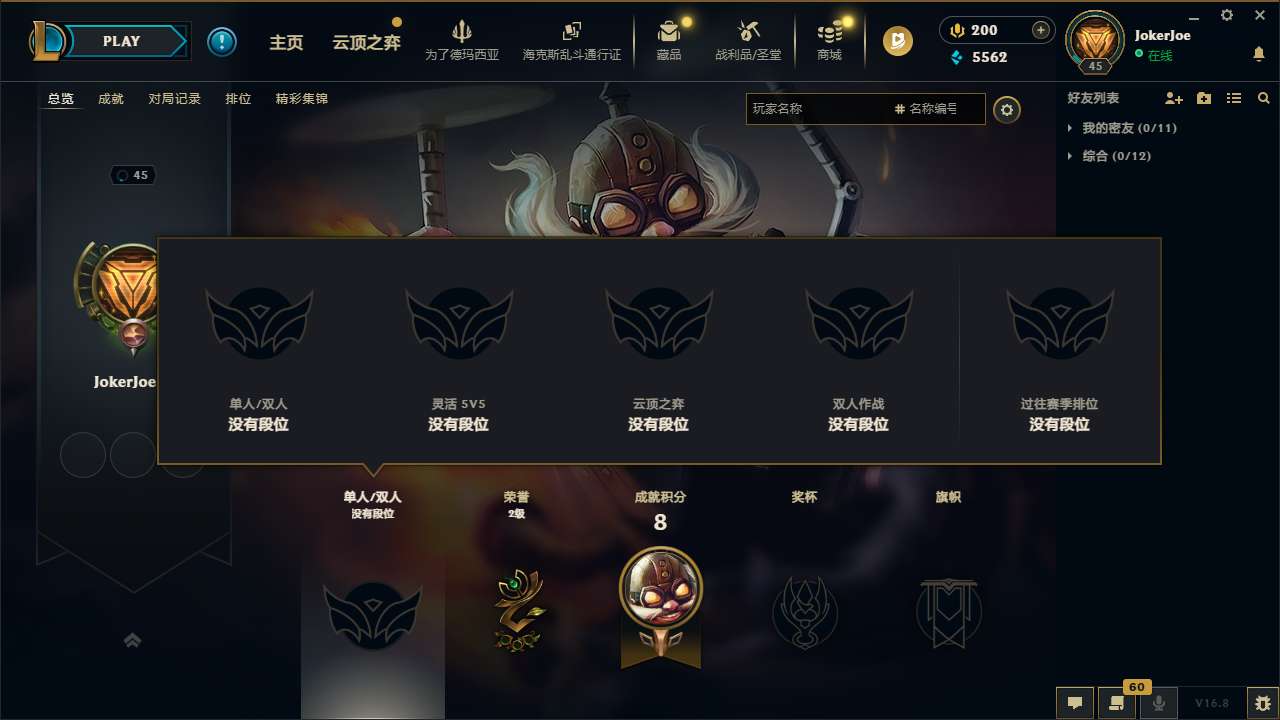Open player search filter settings gear
Viewport: 1280px width, 720px height.
point(1007,109)
